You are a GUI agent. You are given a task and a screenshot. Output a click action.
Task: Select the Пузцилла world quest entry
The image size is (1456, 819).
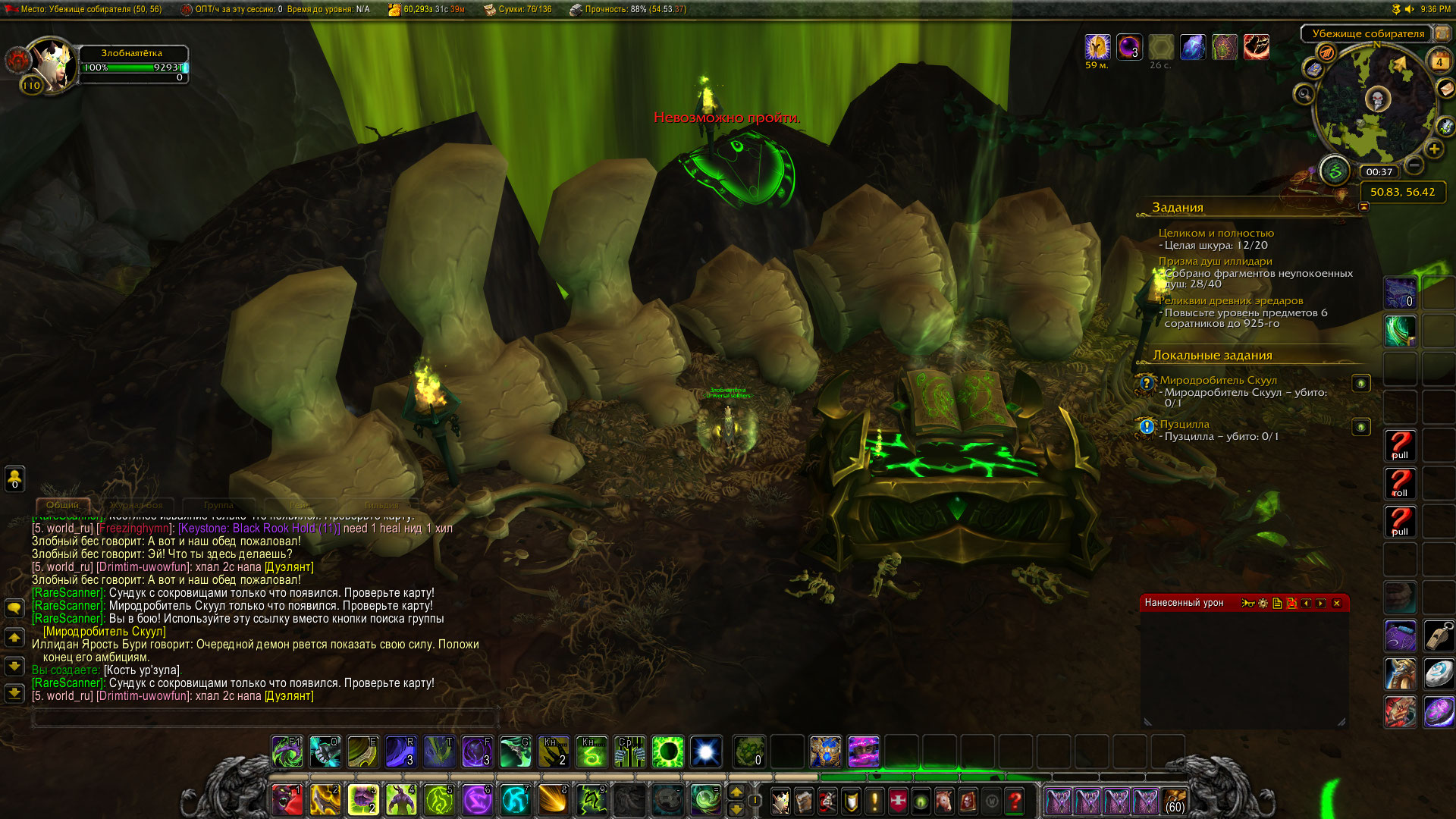[1184, 424]
